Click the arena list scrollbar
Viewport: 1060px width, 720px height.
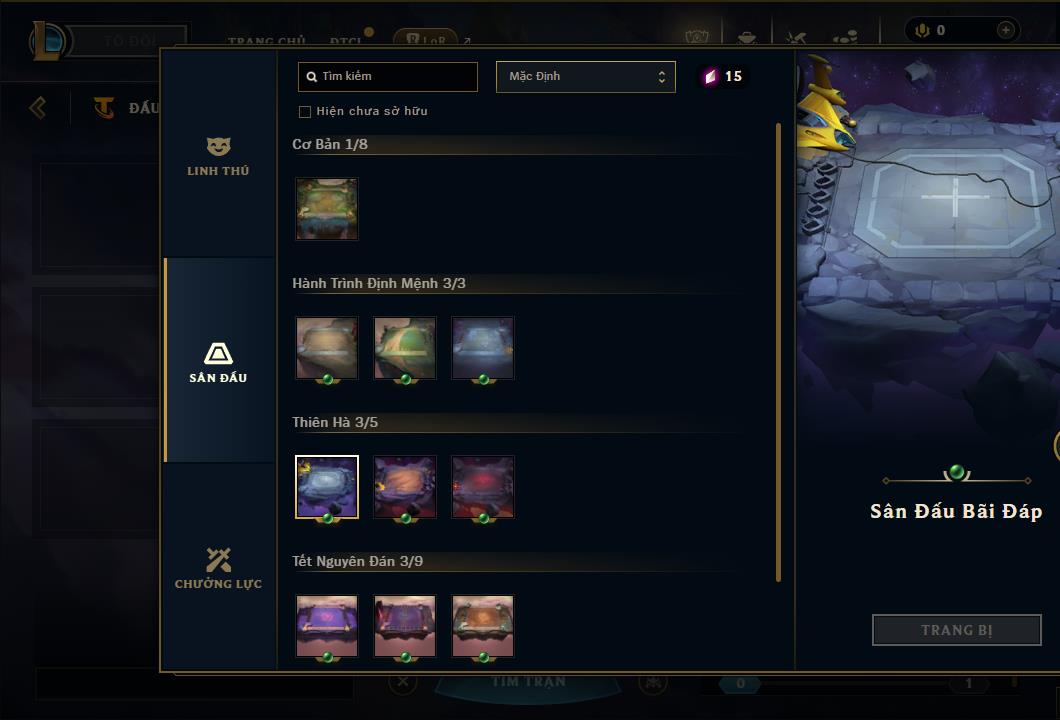pyautogui.click(x=778, y=350)
